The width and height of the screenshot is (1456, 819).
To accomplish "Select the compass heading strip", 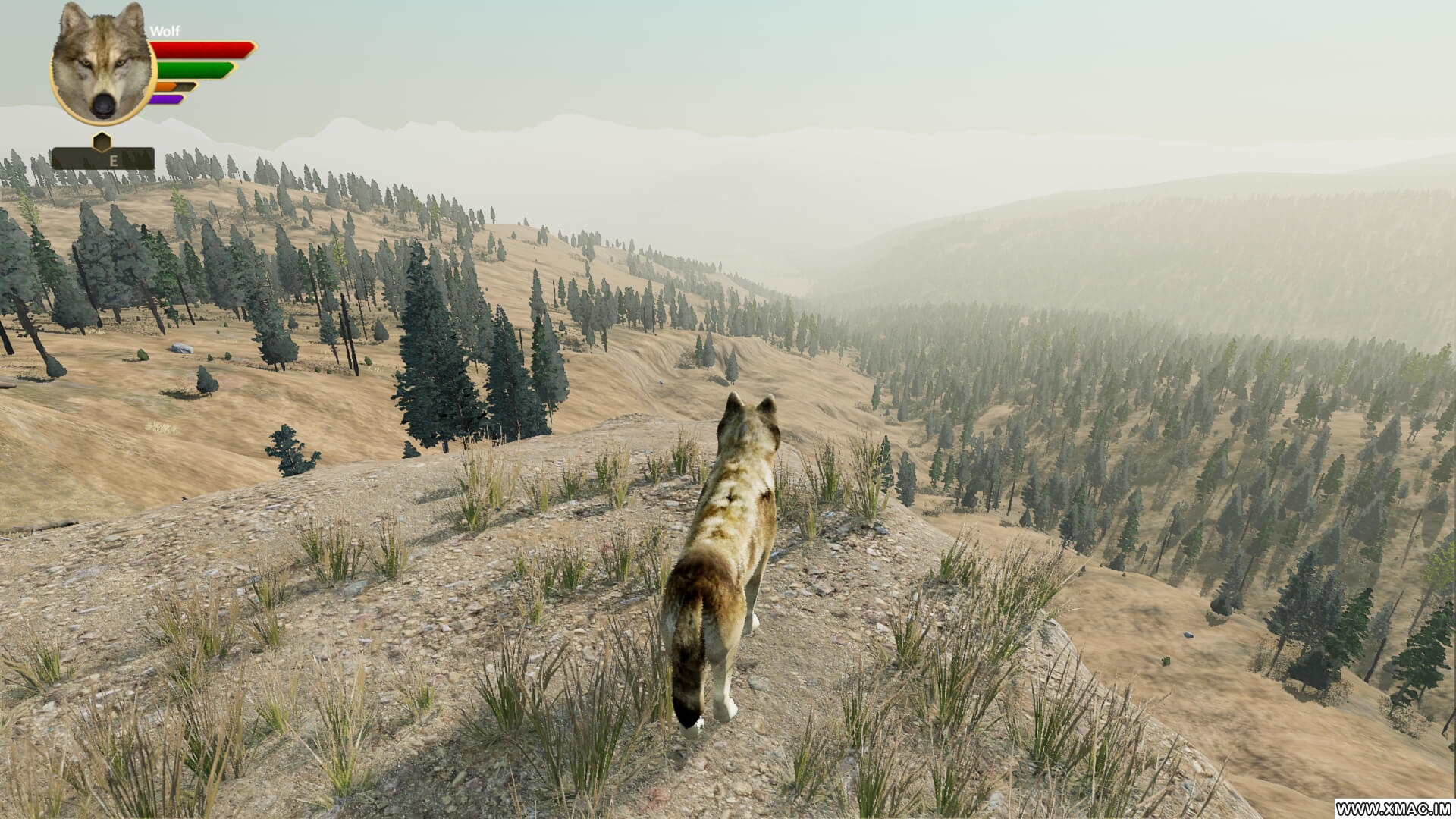I will click(103, 159).
